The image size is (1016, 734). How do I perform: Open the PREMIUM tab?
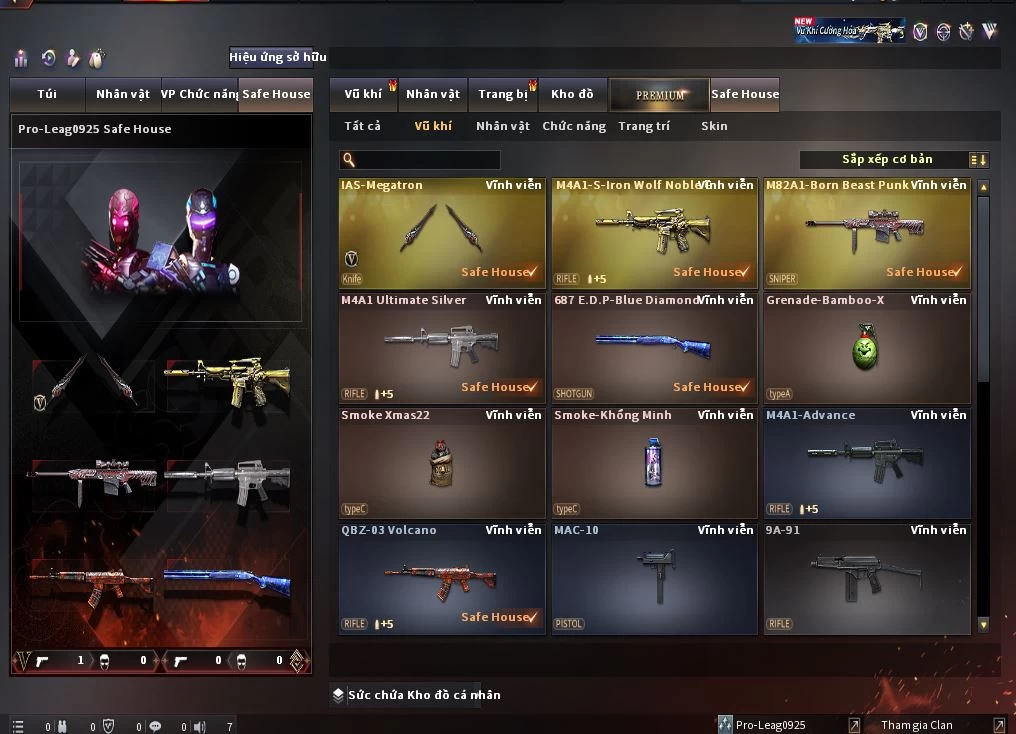pos(660,95)
